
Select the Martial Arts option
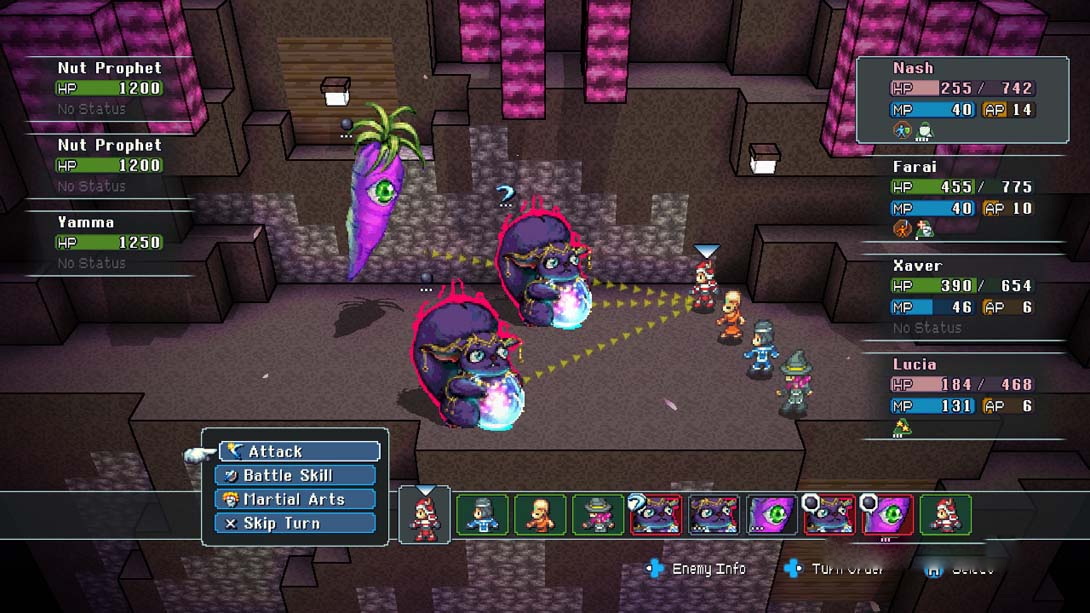(x=296, y=499)
